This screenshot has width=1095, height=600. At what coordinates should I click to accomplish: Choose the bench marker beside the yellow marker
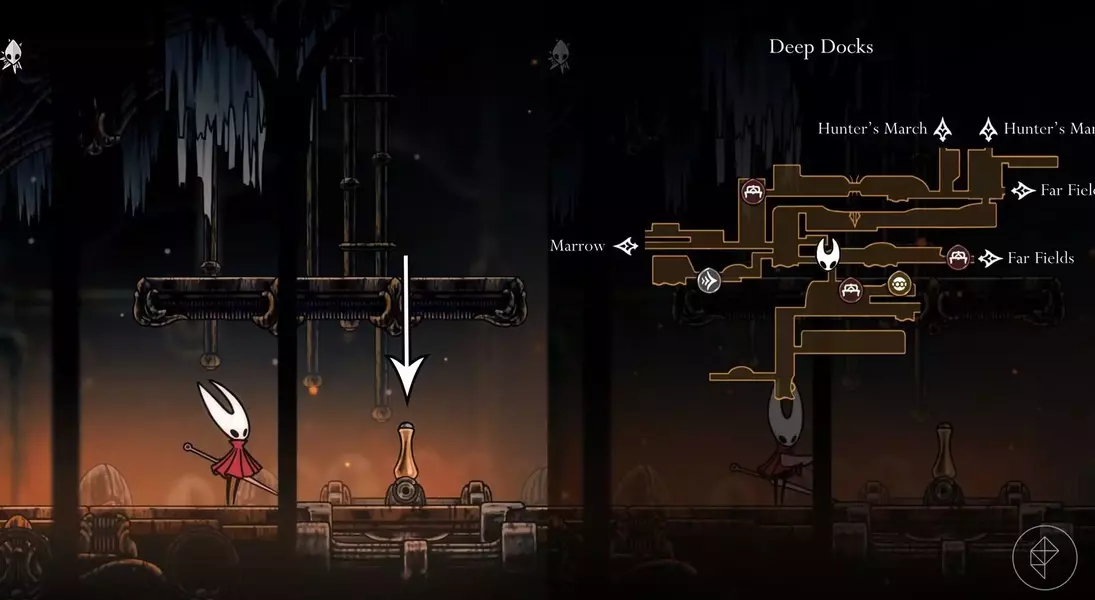pyautogui.click(x=850, y=290)
